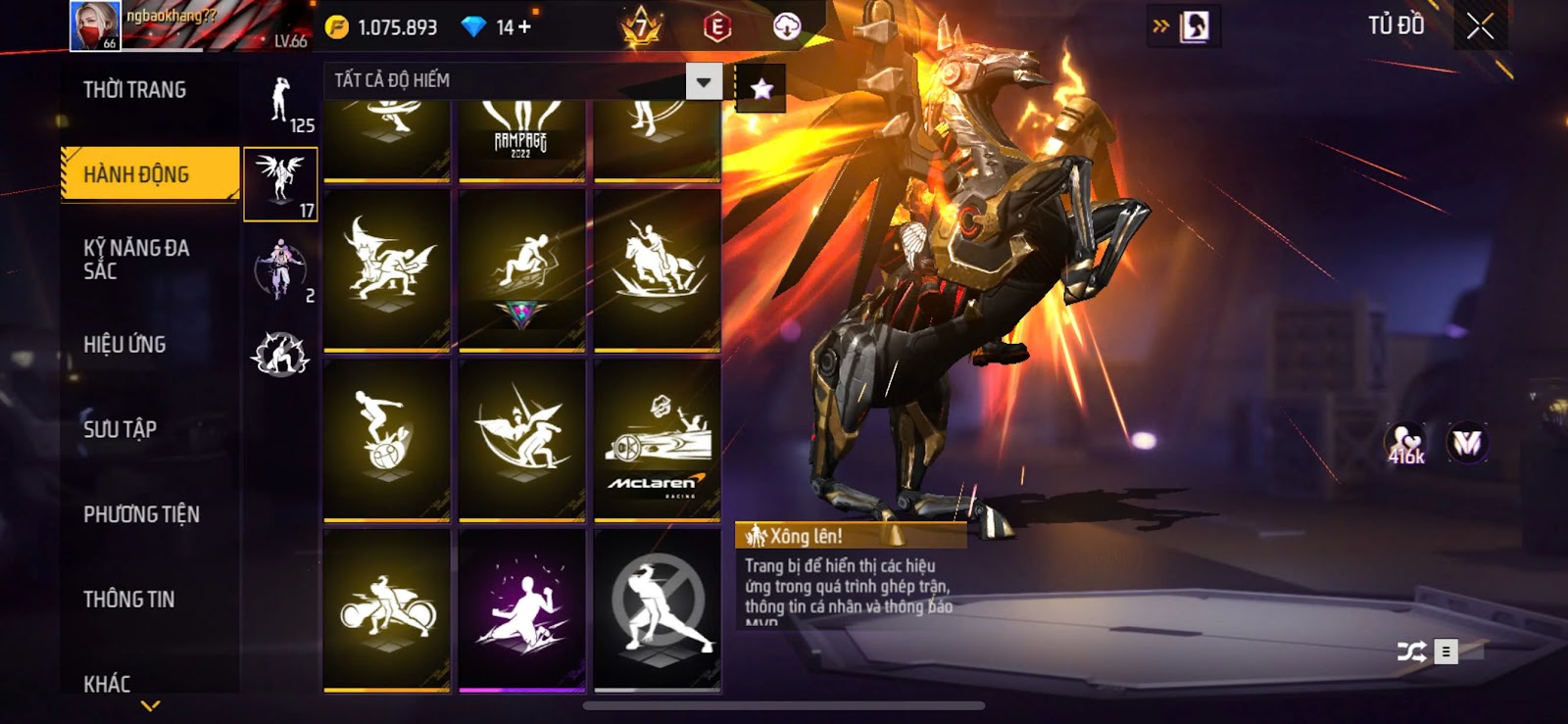The image size is (1568, 724).
Task: Open the Thông Tin tab
Action: 128,600
